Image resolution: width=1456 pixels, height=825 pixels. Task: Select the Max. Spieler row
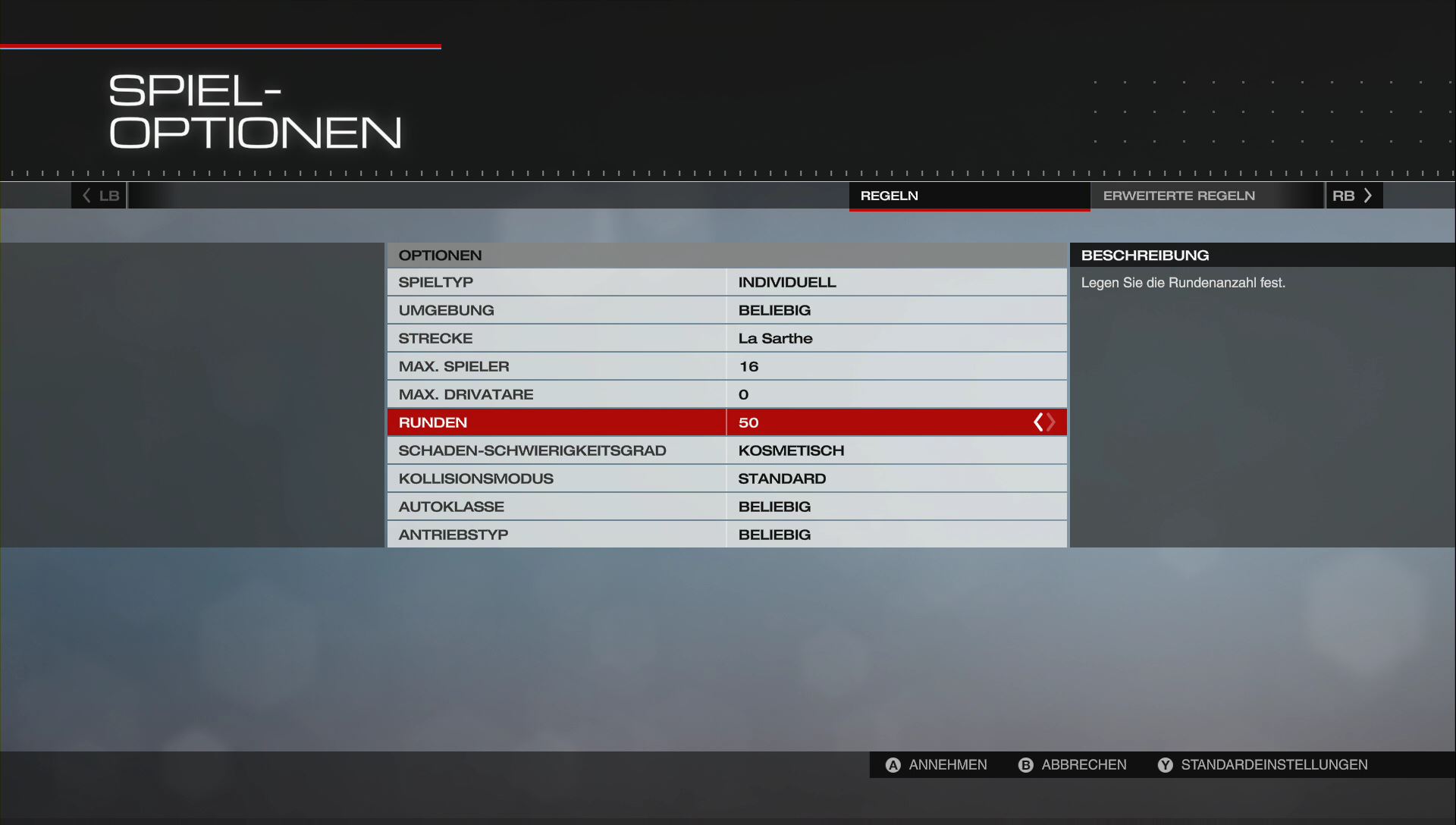726,366
